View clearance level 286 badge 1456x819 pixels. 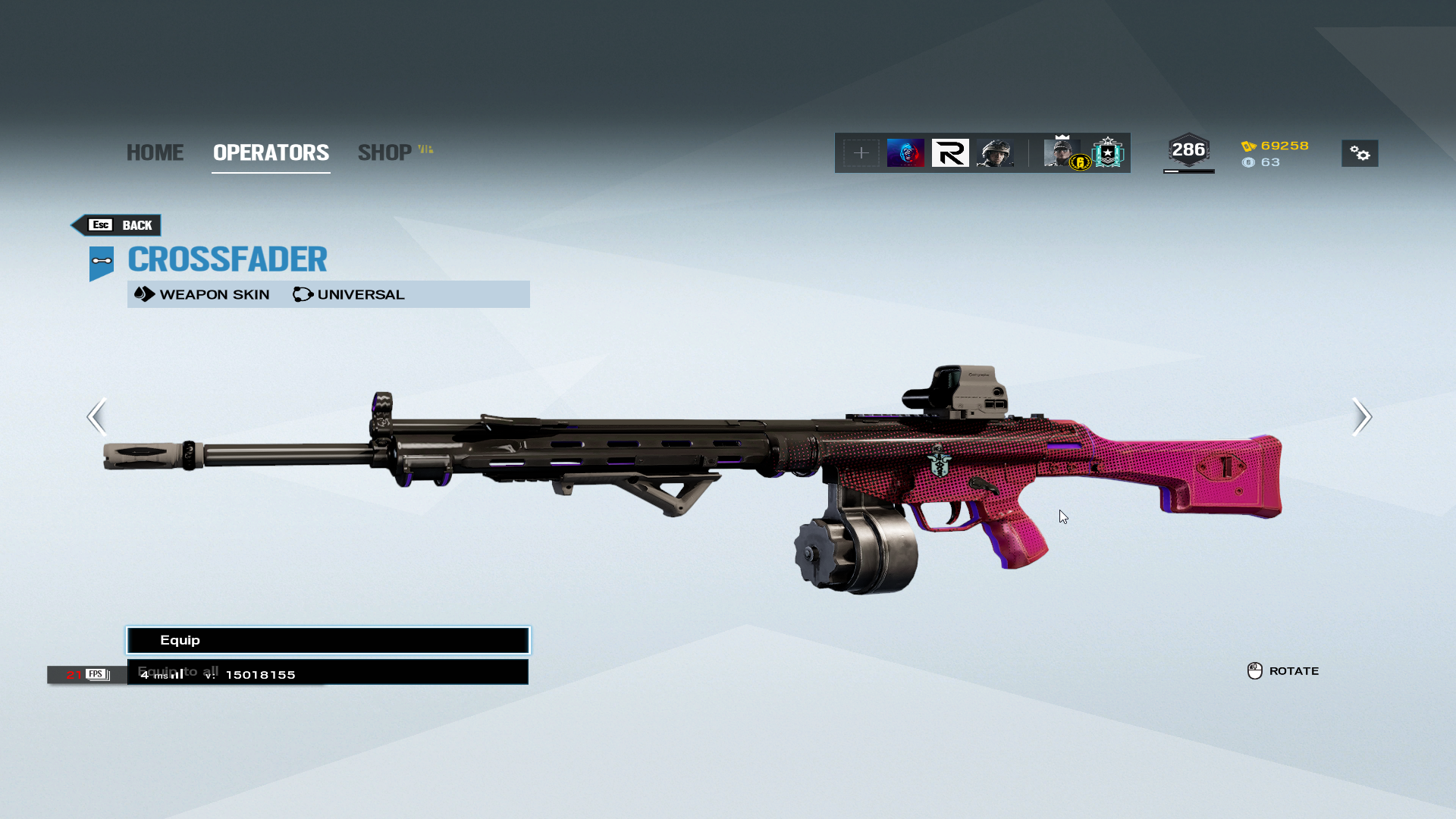pyautogui.click(x=1188, y=150)
